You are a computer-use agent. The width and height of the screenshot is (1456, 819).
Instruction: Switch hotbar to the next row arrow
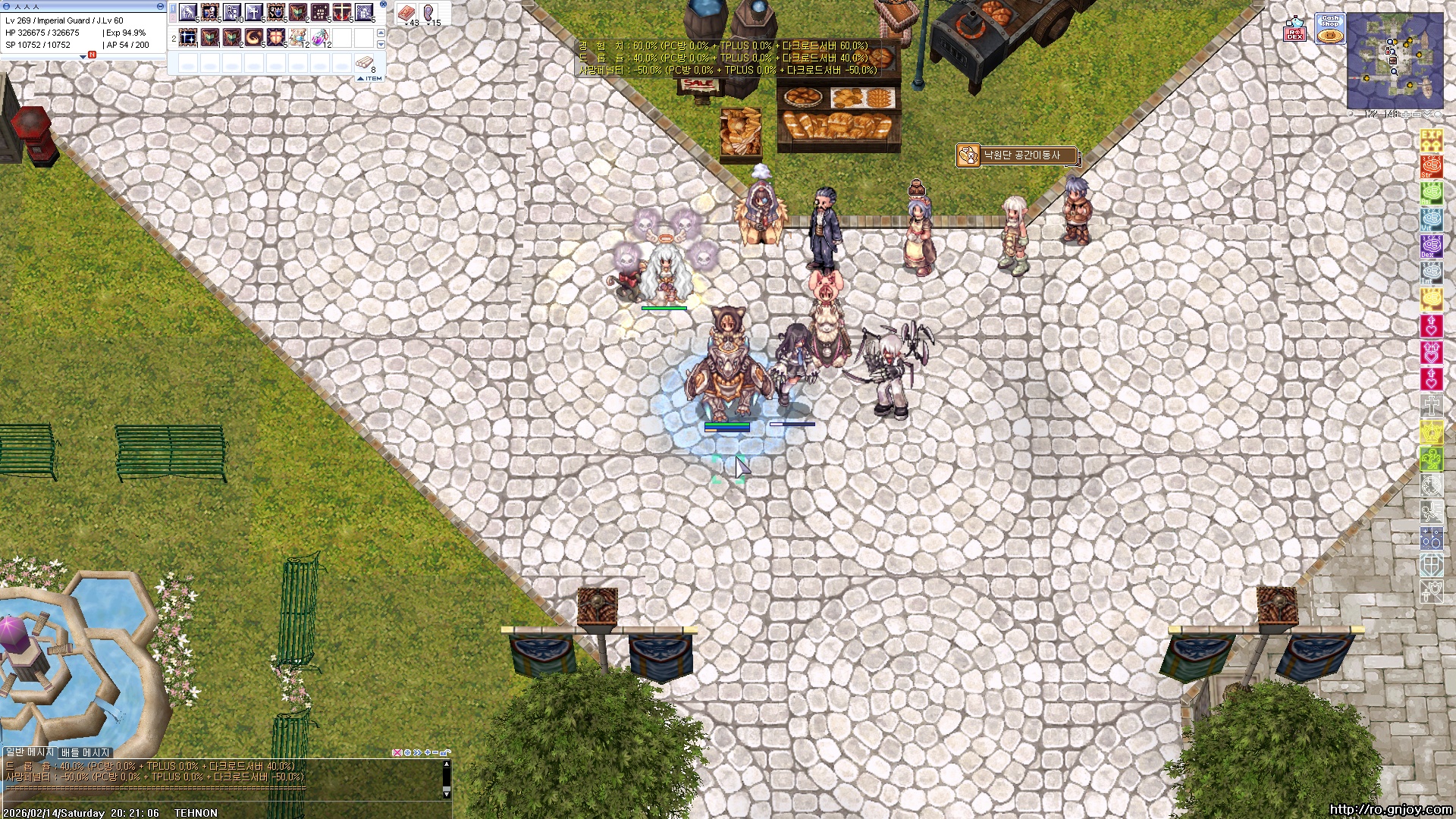coord(381,45)
